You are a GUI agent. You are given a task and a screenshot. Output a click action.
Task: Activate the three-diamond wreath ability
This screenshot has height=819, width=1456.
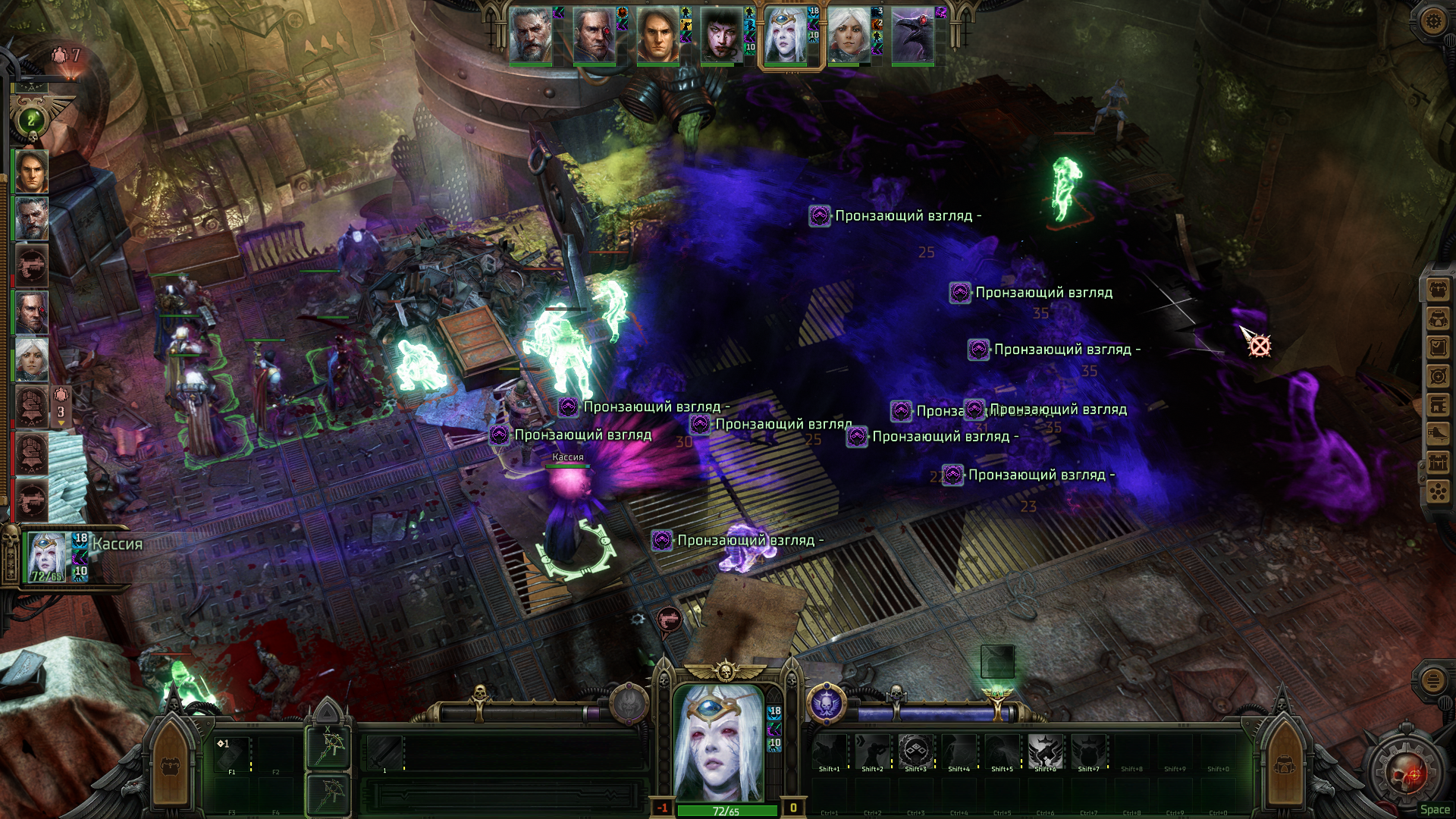coord(915,751)
